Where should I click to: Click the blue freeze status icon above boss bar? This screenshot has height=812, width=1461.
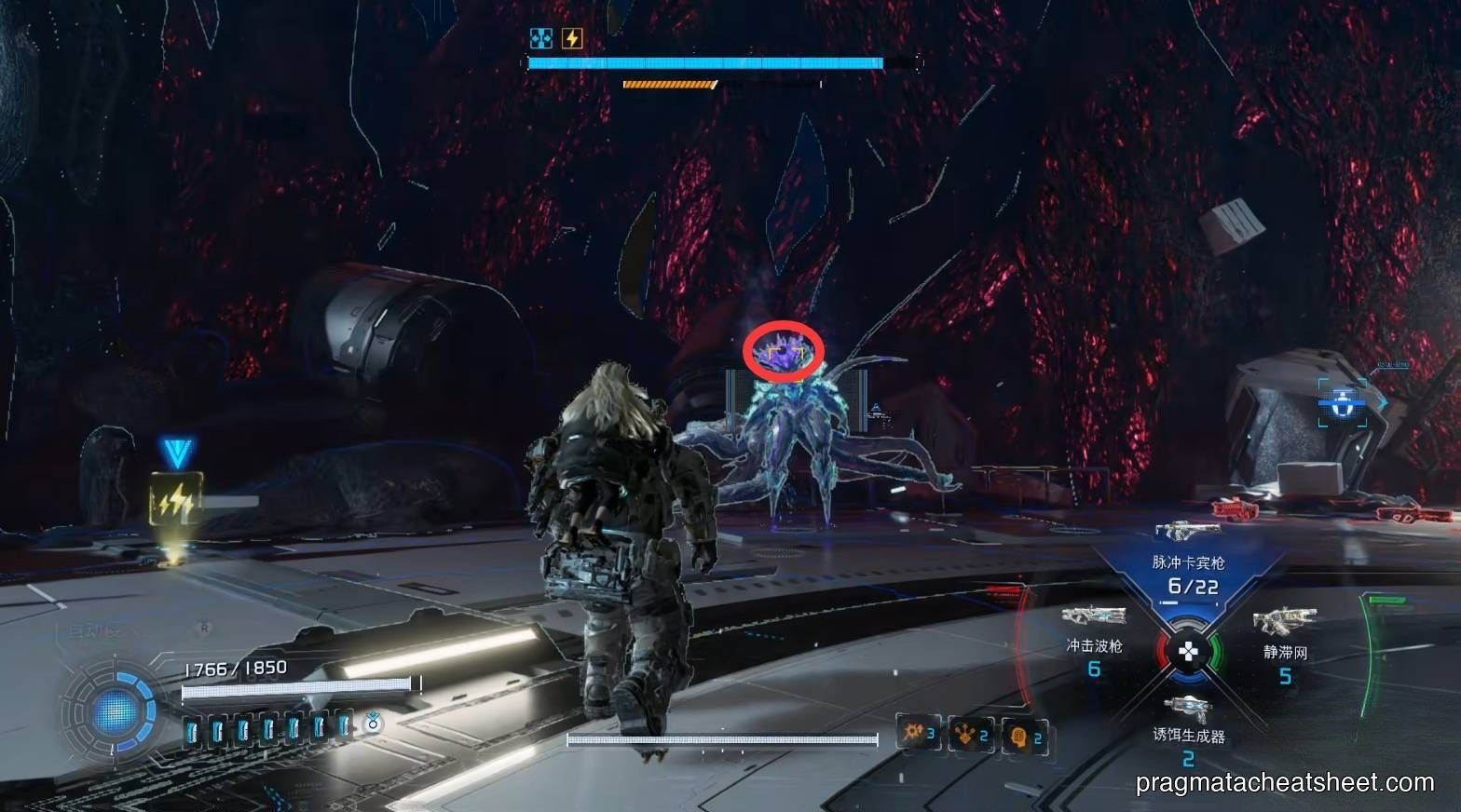click(x=541, y=38)
